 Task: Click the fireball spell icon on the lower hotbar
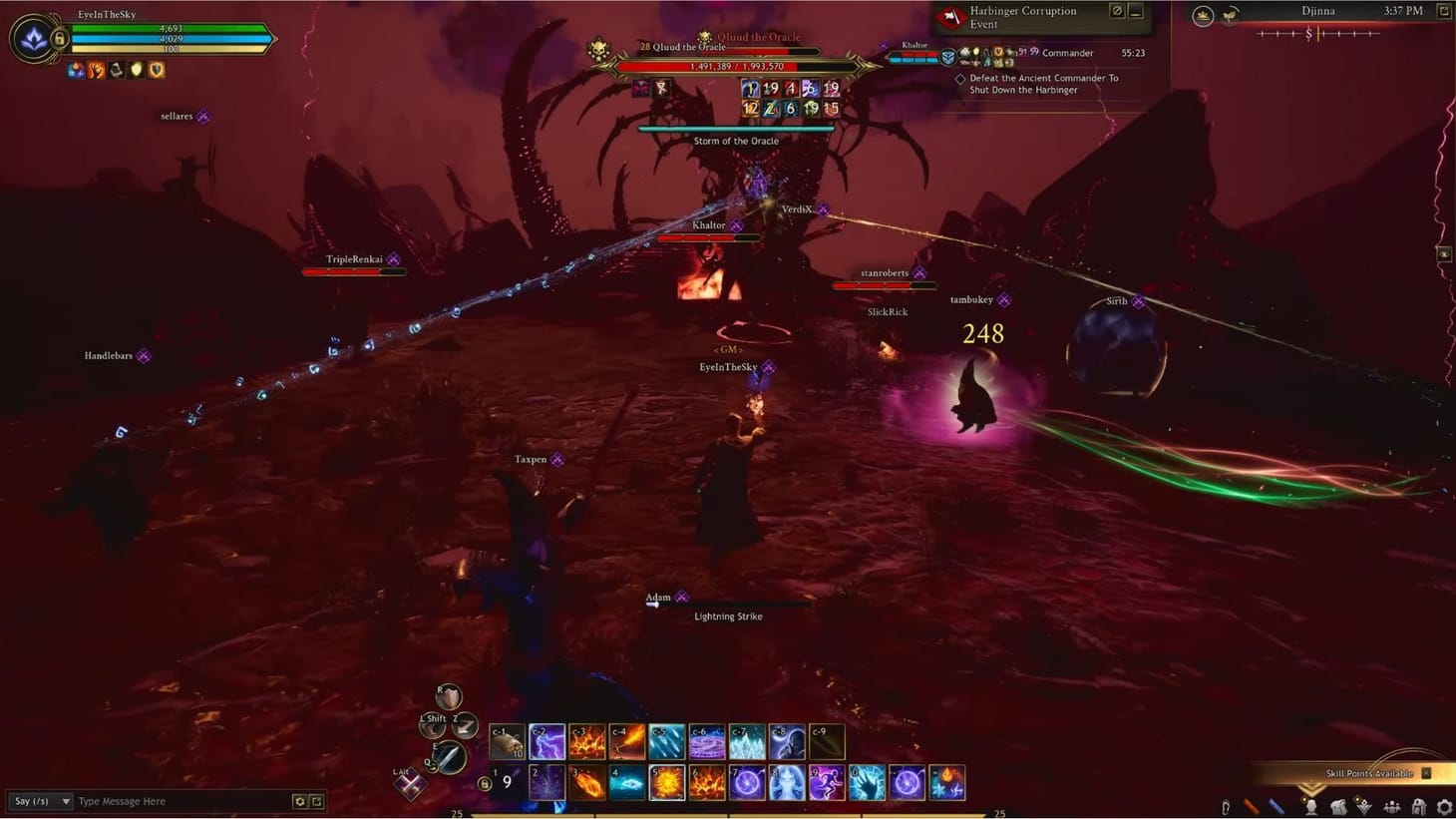[x=584, y=781]
